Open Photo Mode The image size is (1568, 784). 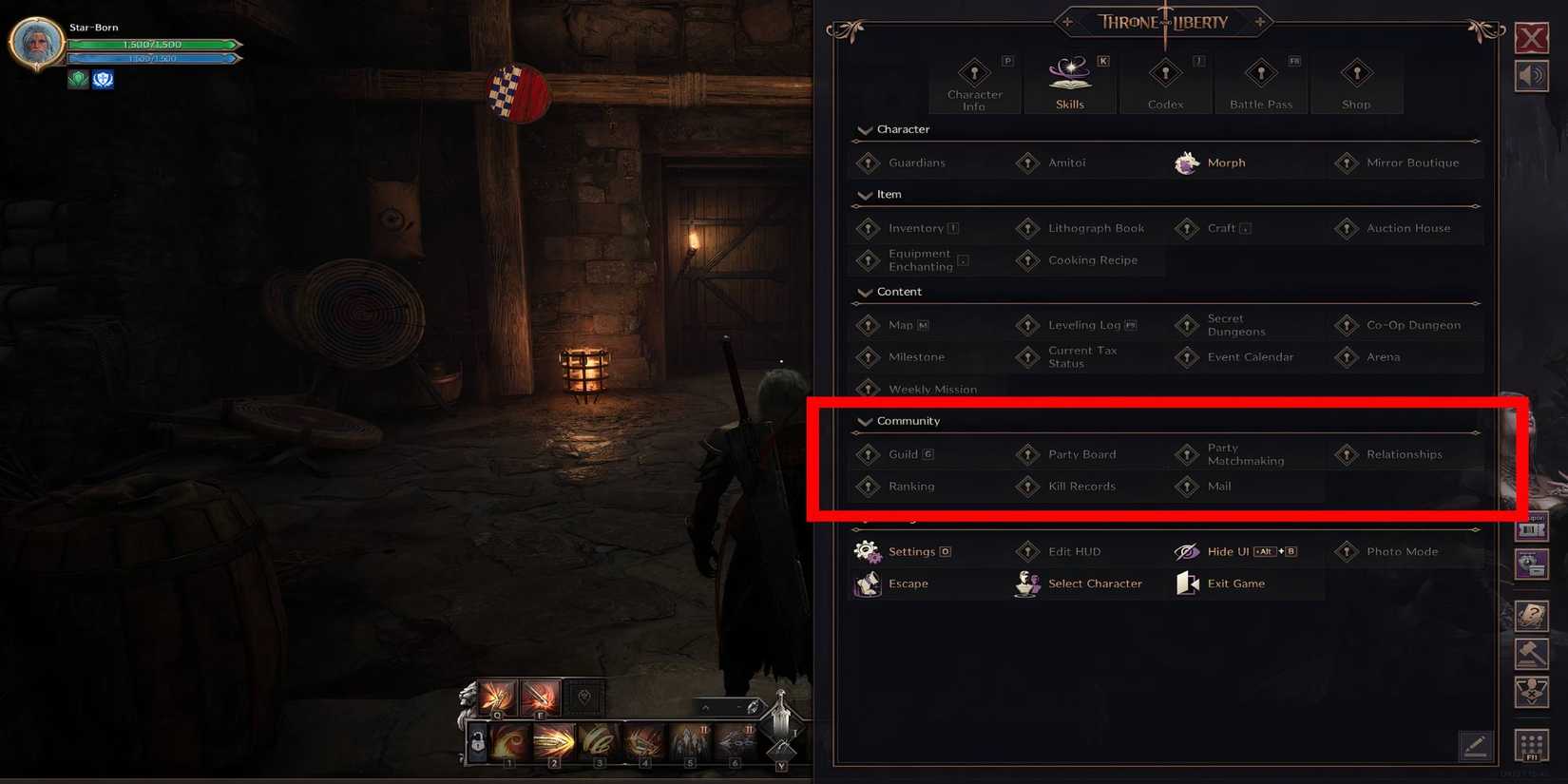1347,551
